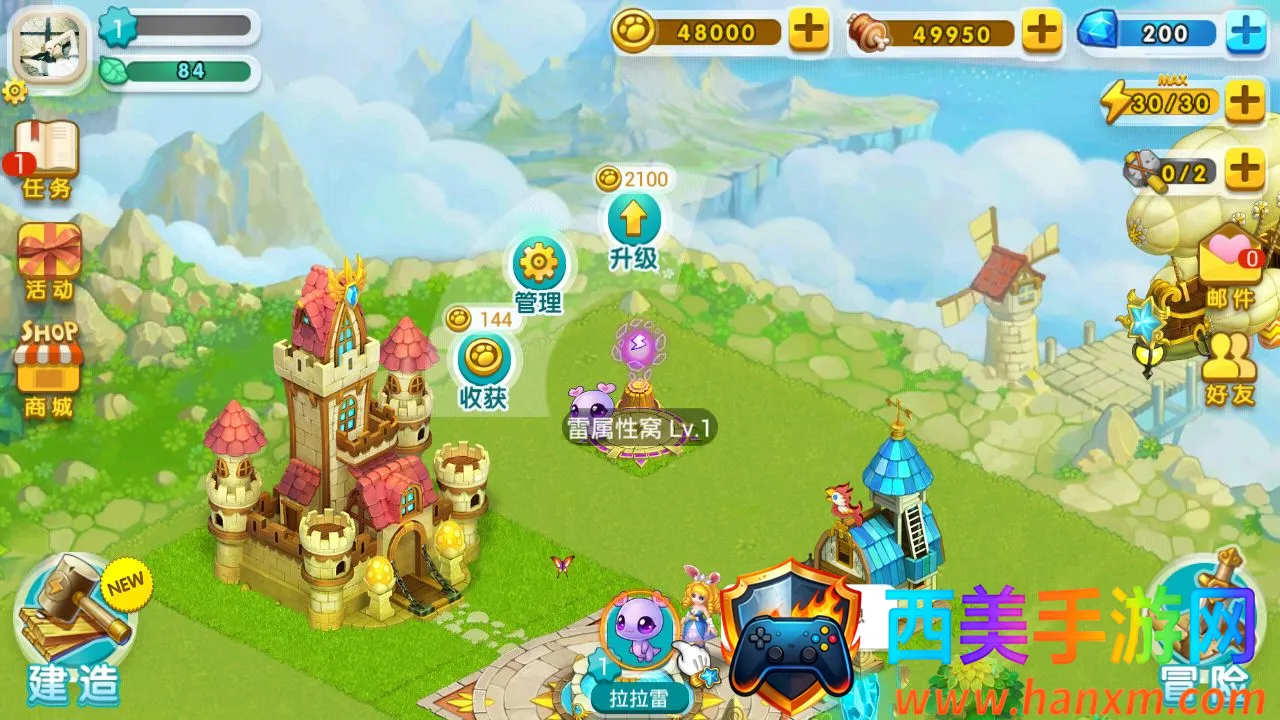The image size is (1280, 720).
Task: Refill lightning energy with plus button
Action: 1244,101
